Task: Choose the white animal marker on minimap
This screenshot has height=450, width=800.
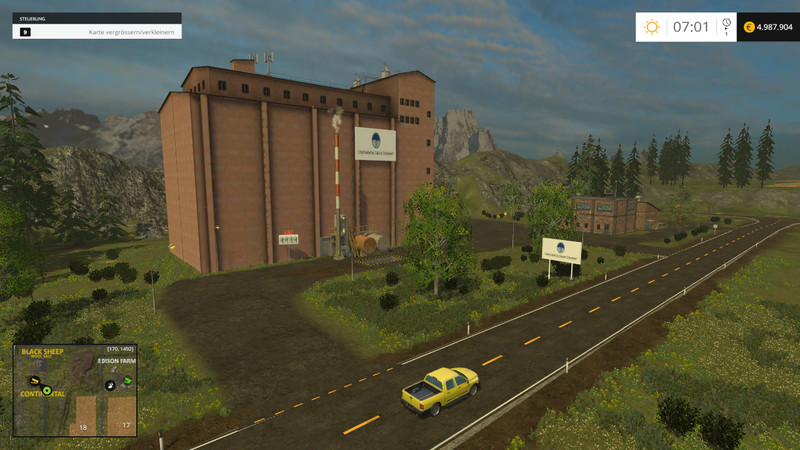Action: coord(110,385)
